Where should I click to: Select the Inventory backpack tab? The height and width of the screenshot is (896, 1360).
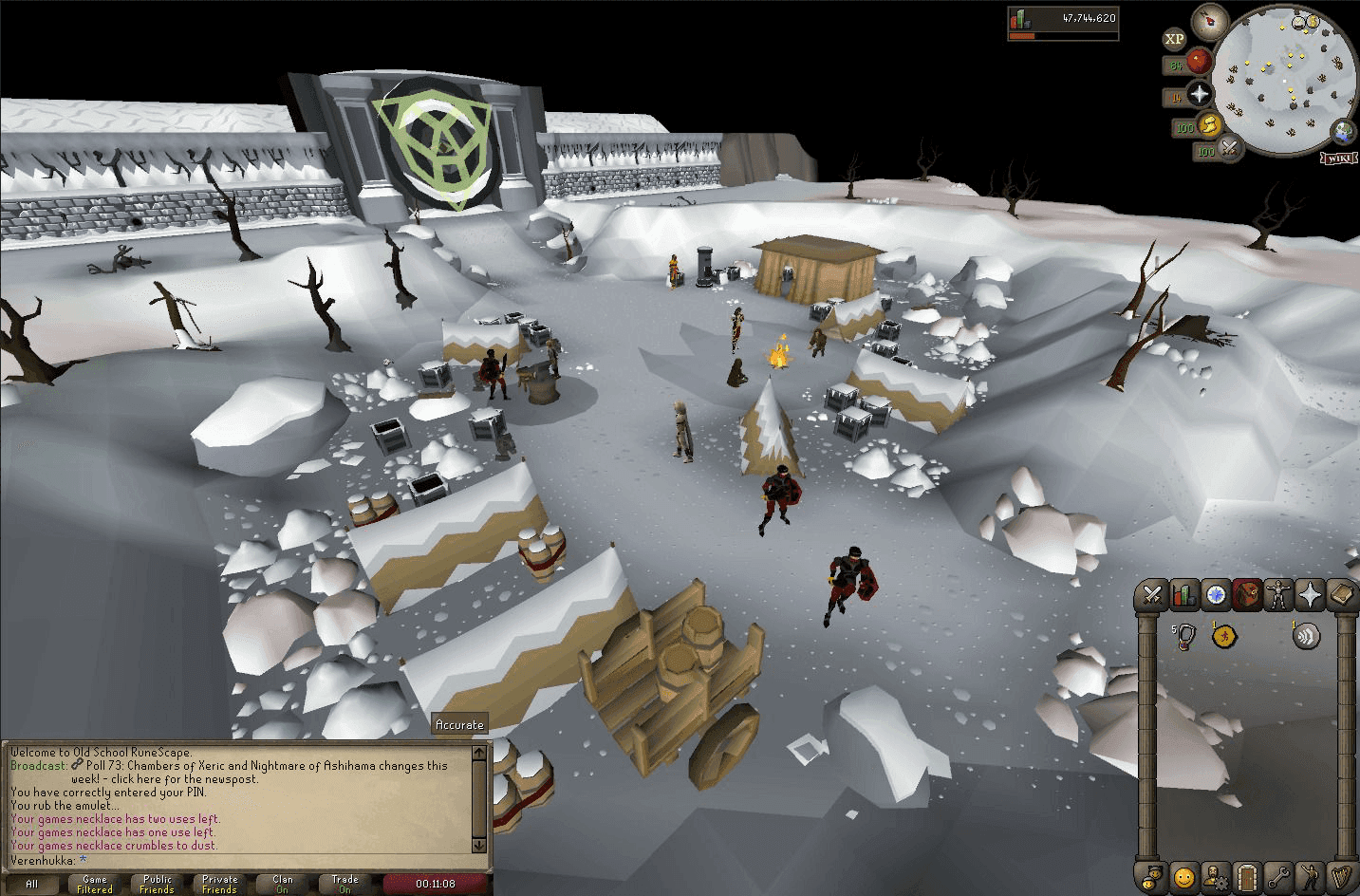1247,595
